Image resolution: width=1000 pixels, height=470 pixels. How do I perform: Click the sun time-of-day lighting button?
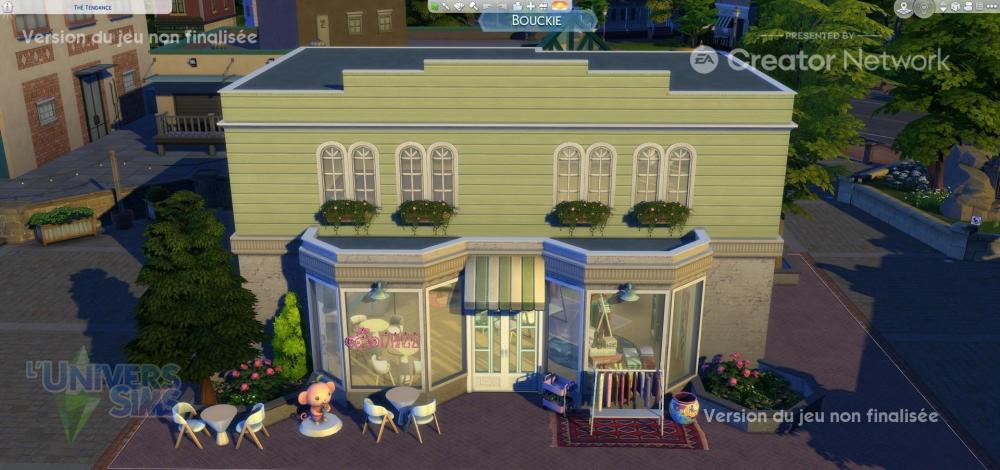point(560,6)
